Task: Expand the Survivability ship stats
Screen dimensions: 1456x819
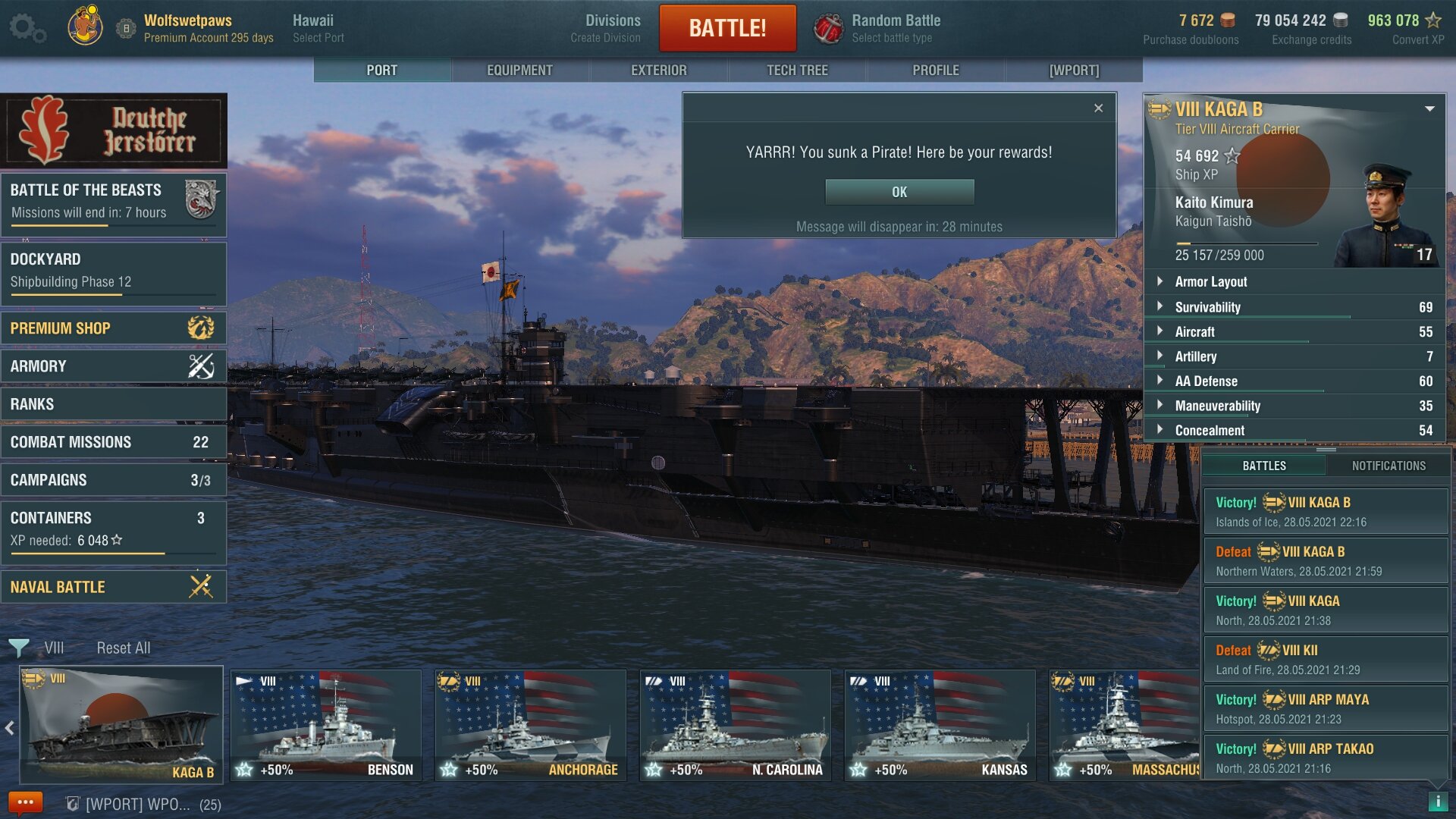Action: (1208, 307)
